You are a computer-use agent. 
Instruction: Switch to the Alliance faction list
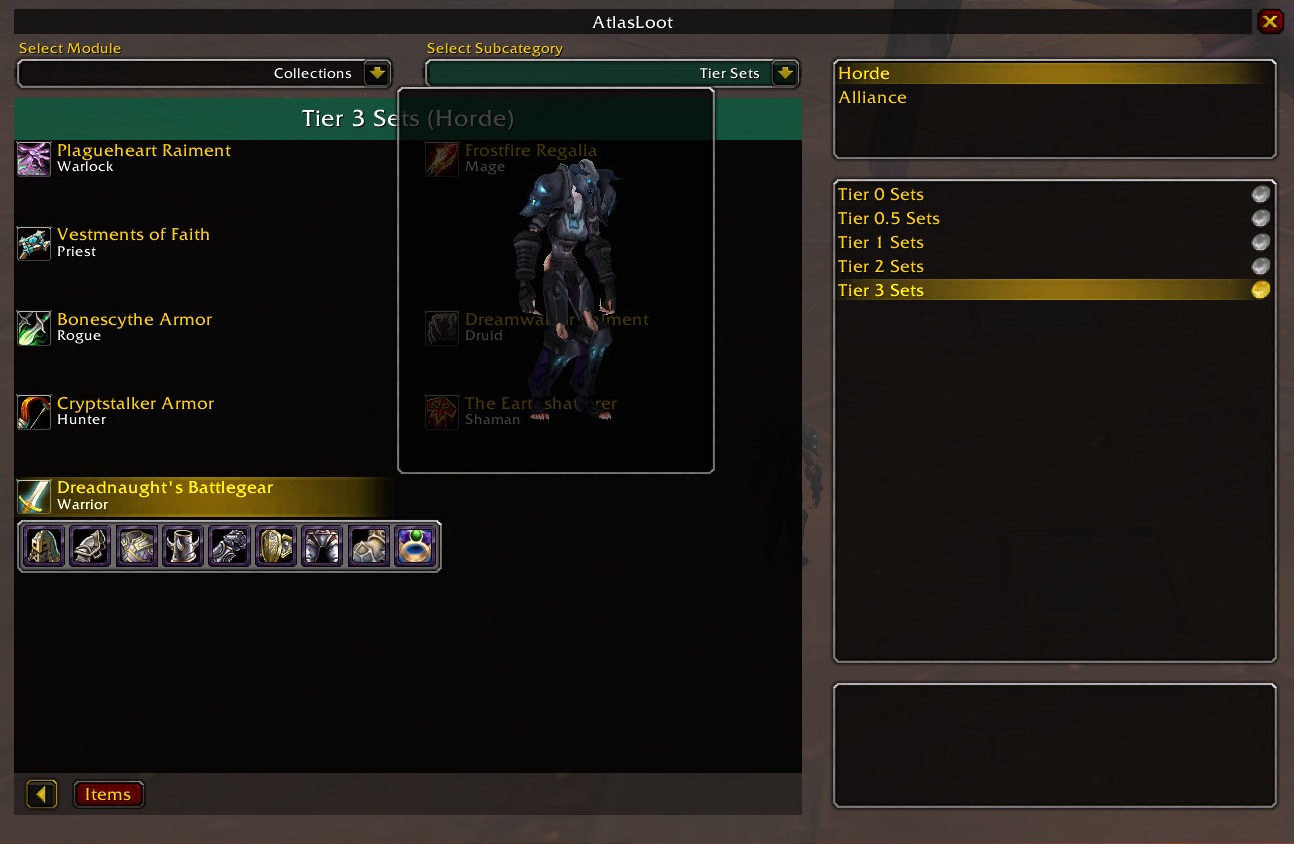[872, 97]
